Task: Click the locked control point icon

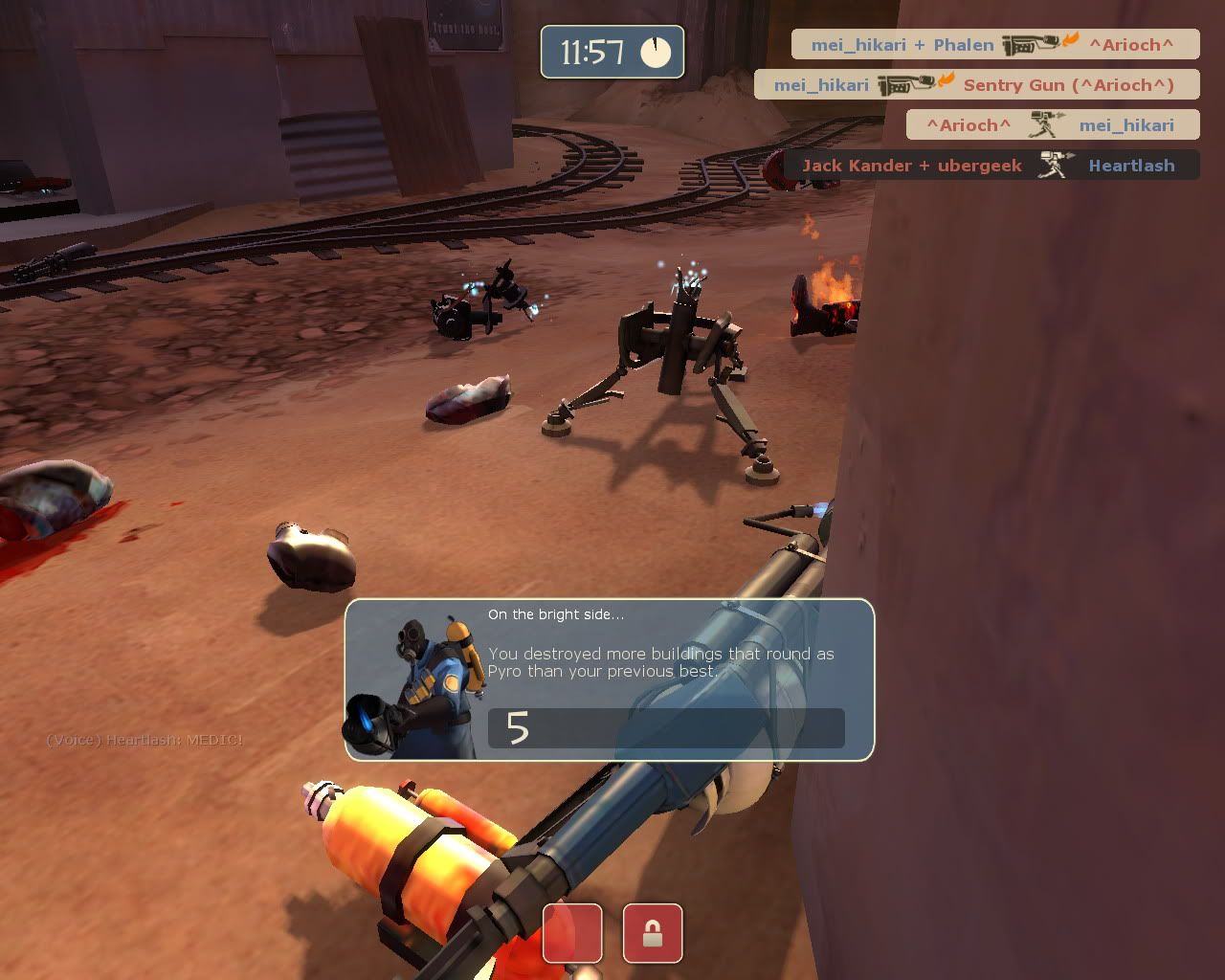Action: coord(653,933)
